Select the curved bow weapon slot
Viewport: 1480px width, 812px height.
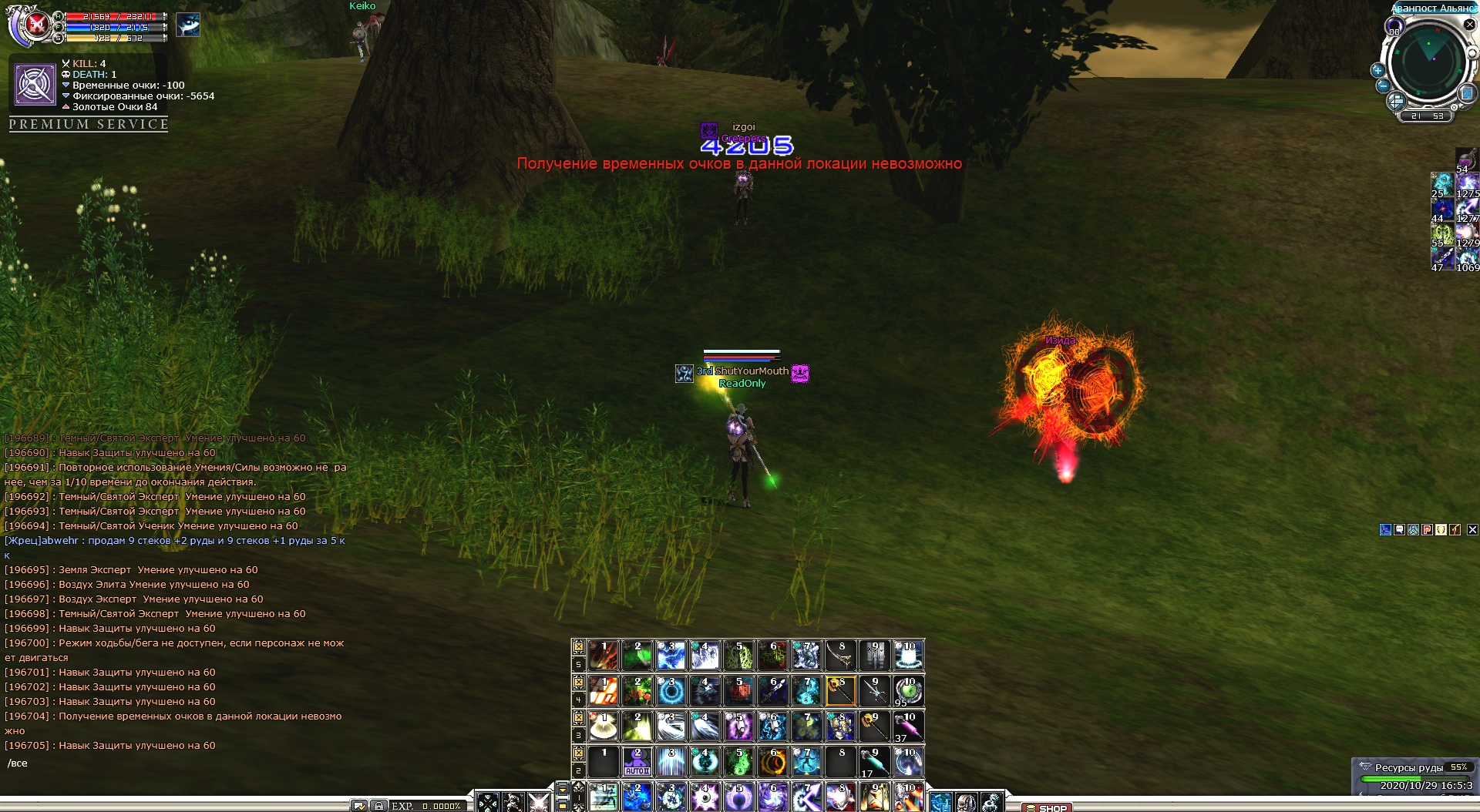pyautogui.click(x=840, y=656)
